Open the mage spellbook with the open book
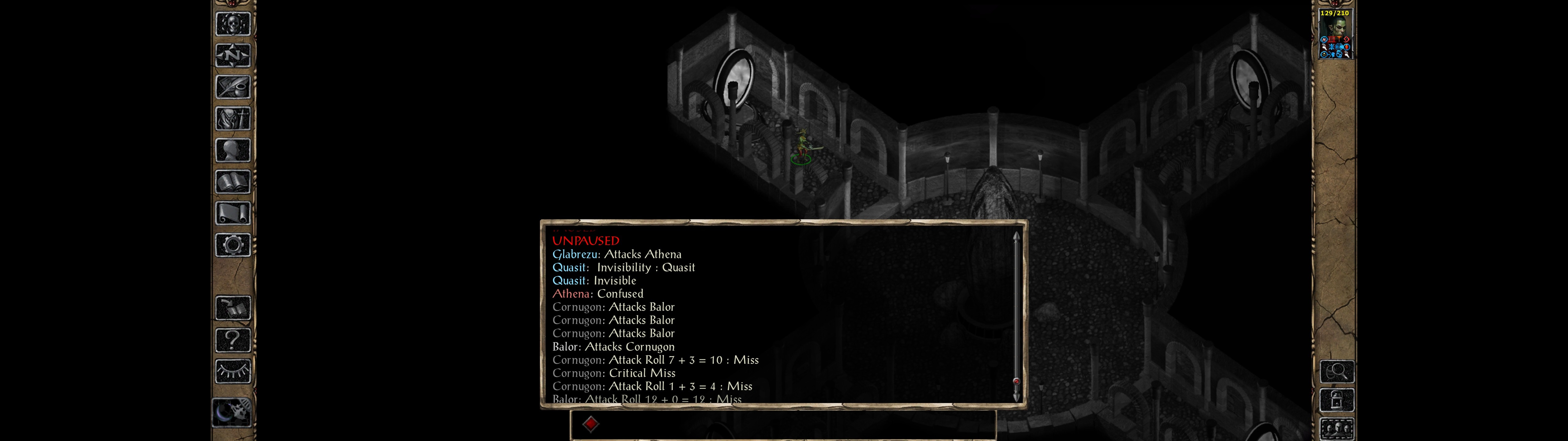 [x=233, y=182]
